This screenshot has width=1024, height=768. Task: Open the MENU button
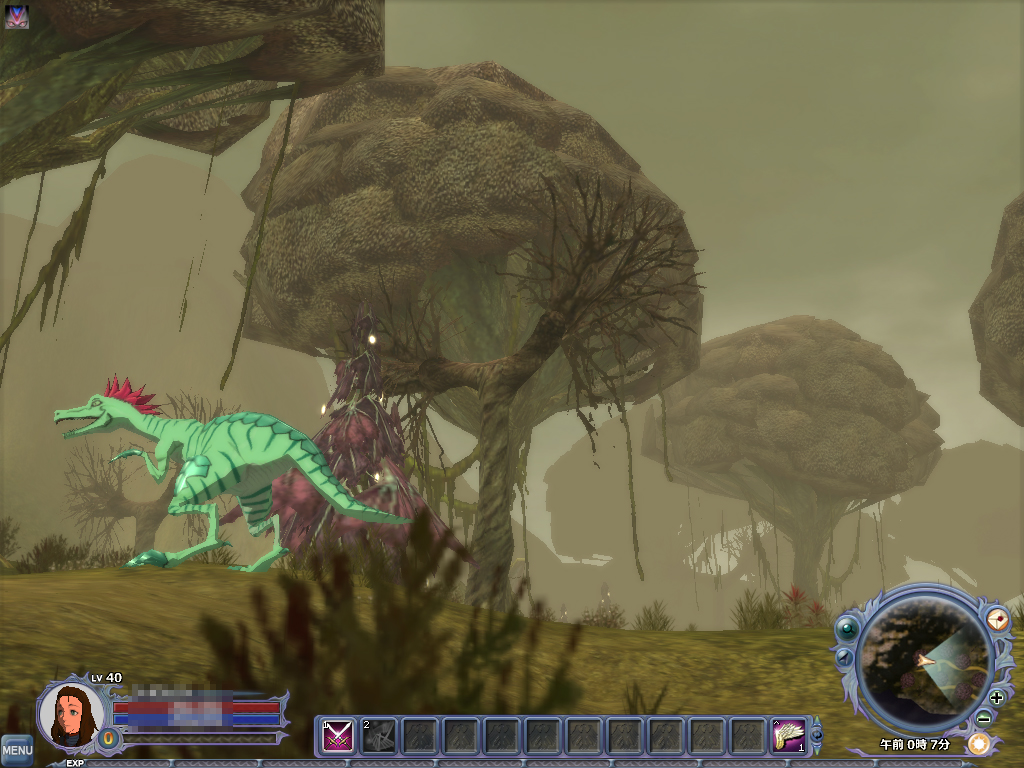16,750
